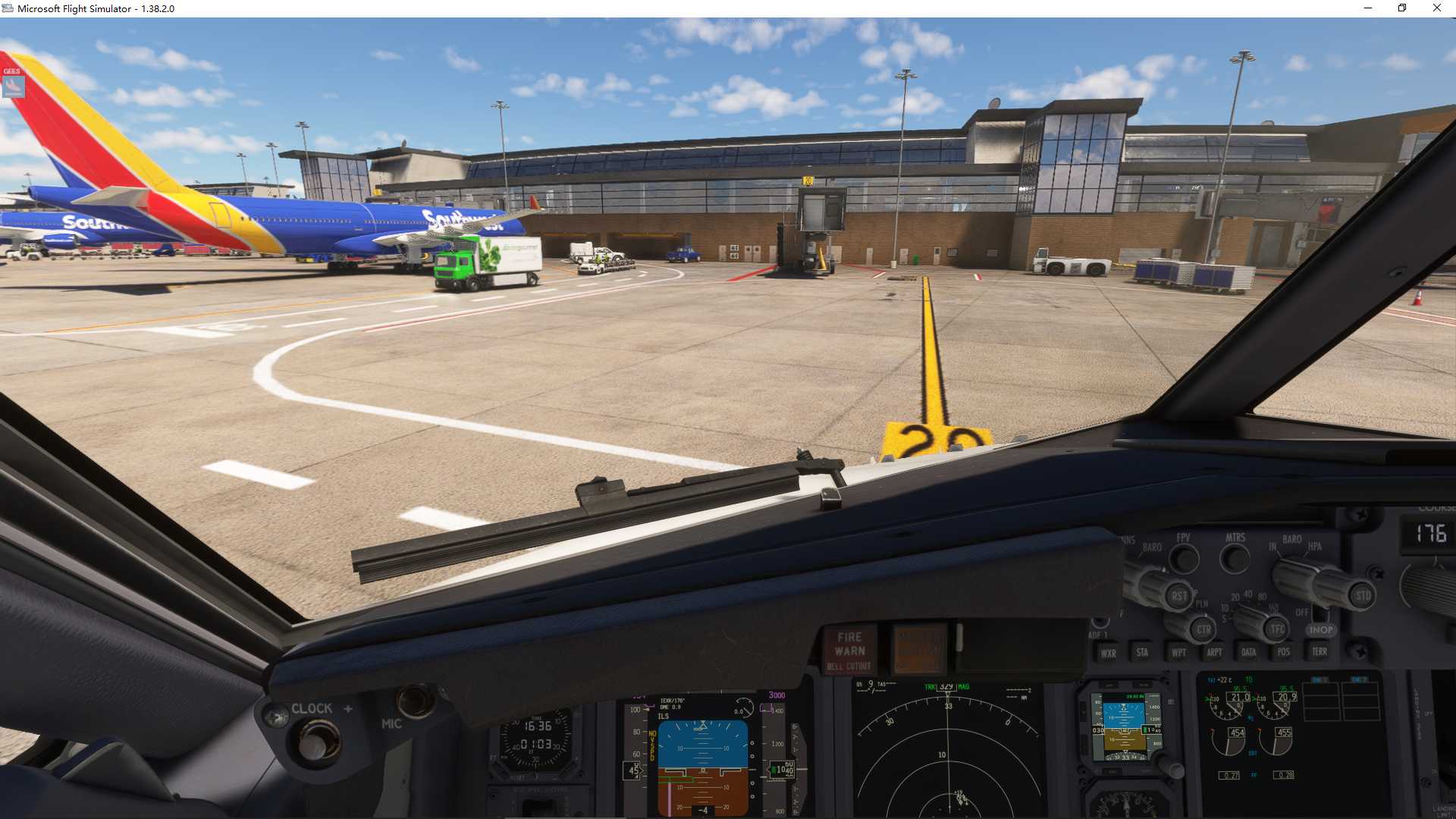The height and width of the screenshot is (819, 1456).
Task: Click the CLOCK button left of the MIC switch
Action: (x=317, y=744)
